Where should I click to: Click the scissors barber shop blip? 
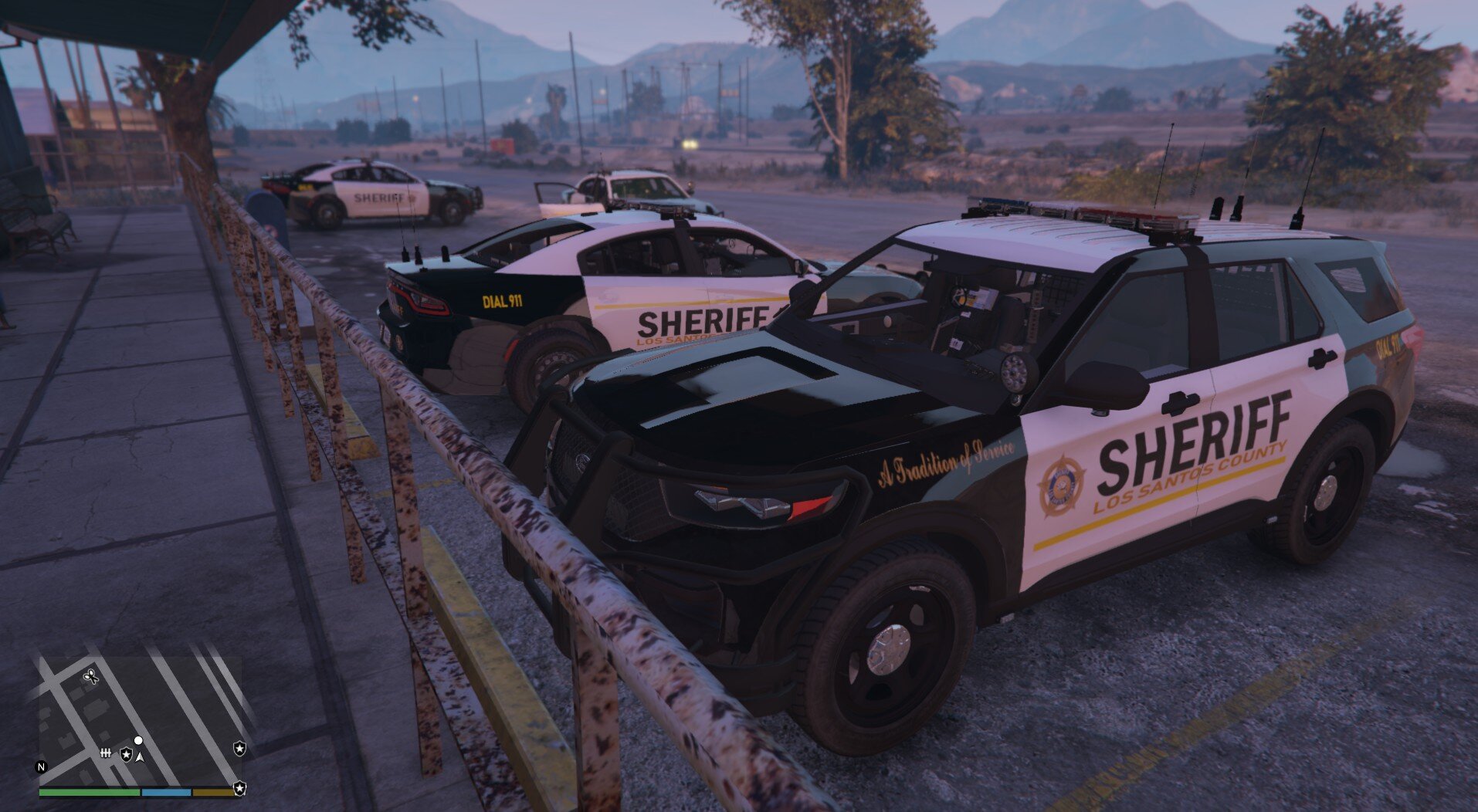pos(90,678)
